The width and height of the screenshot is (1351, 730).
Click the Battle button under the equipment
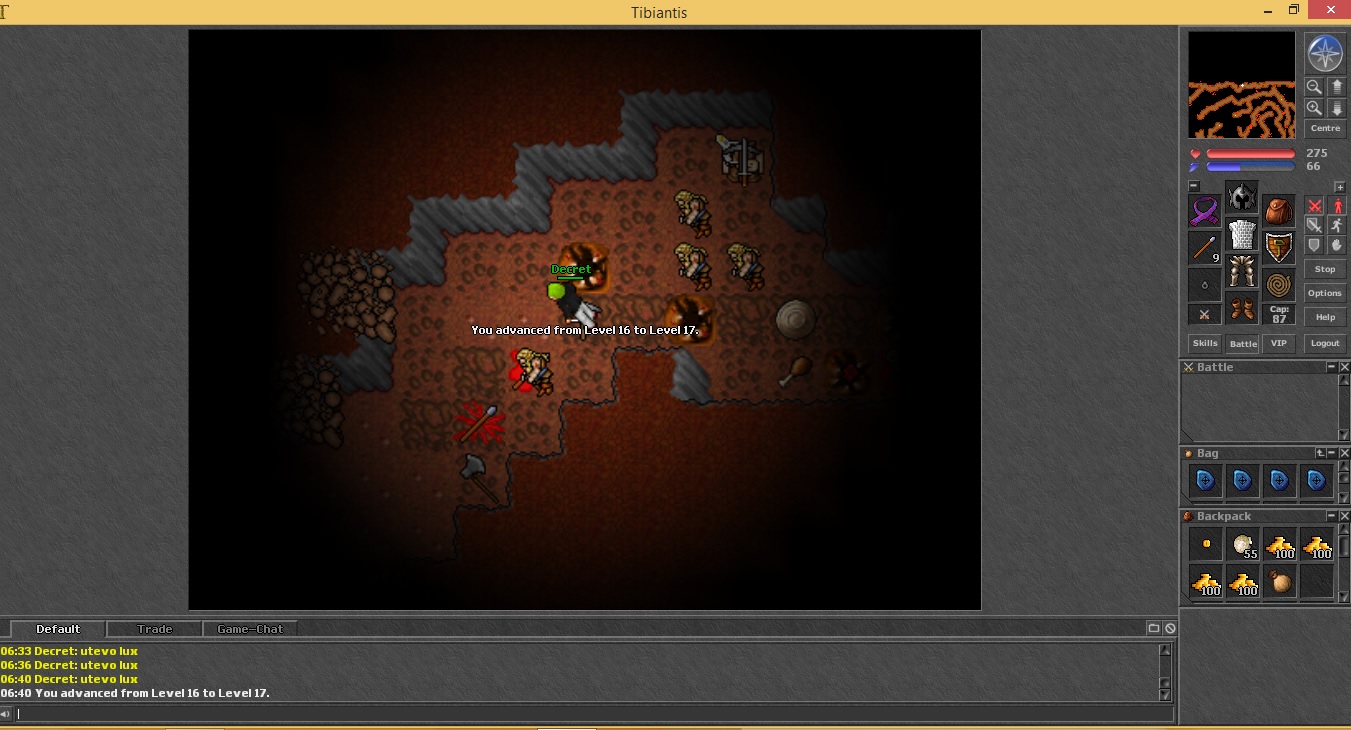1243,343
